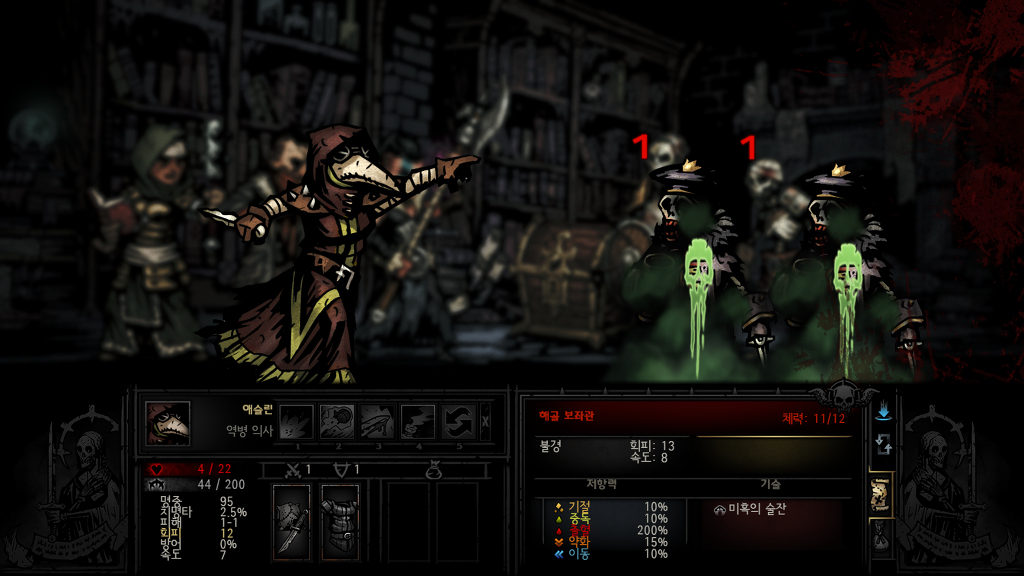Open the plague doctor hero portrait
Image resolution: width=1024 pixels, height=576 pixels.
click(168, 422)
